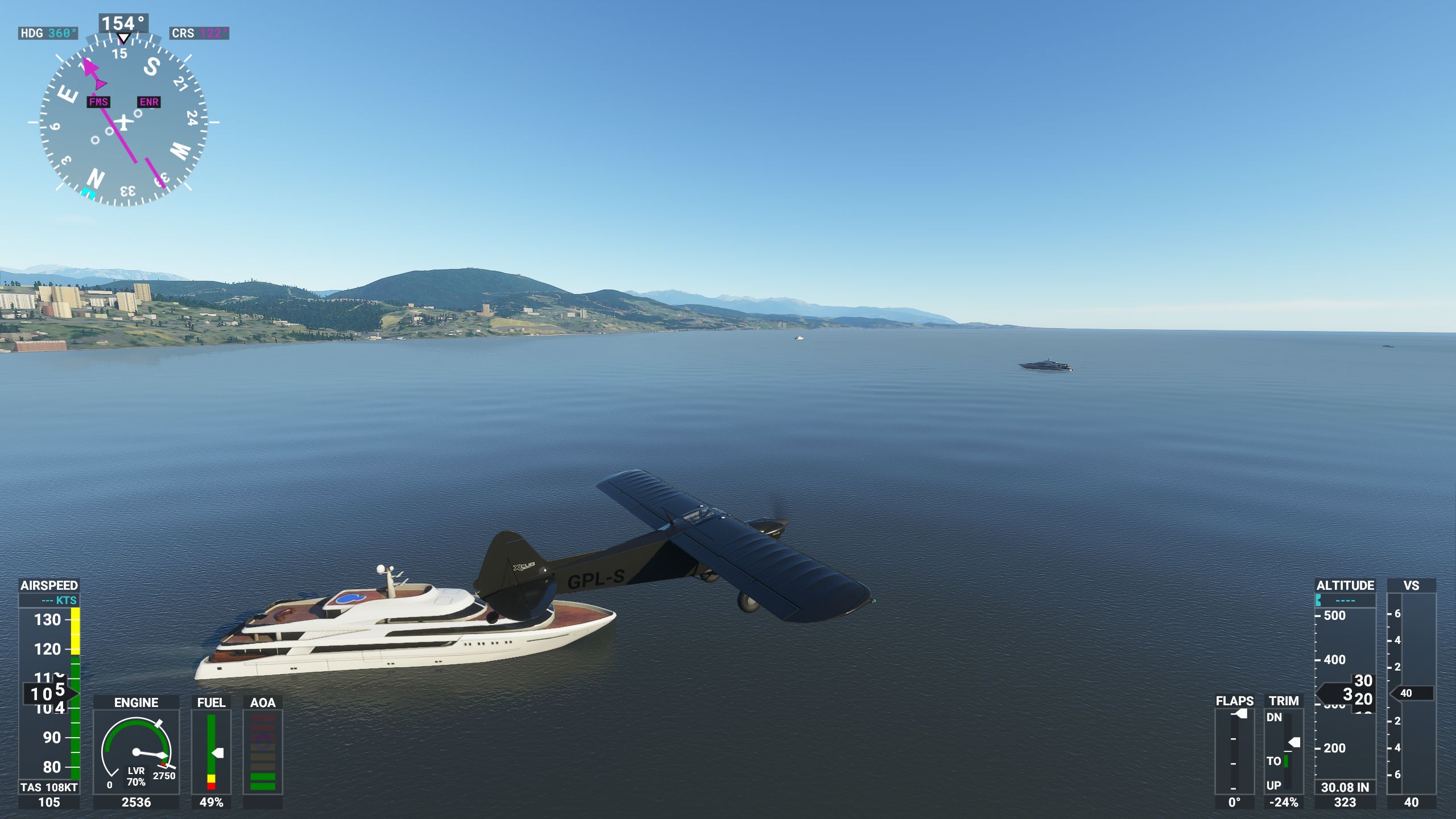Viewport: 1456px width, 819px height.
Task: Click the TRIM indicator gauge
Action: point(1284,751)
